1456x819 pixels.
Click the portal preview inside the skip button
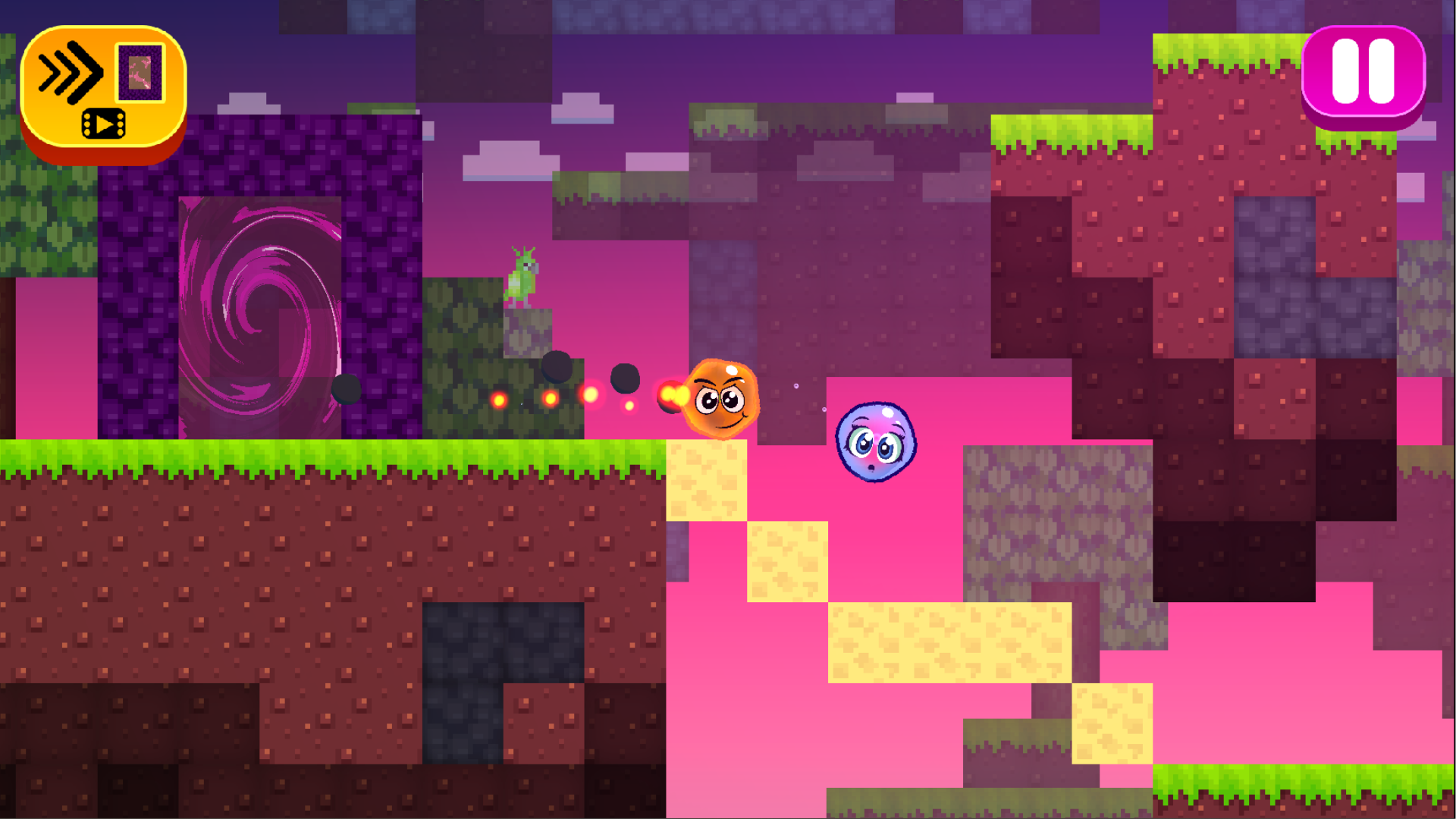138,73
